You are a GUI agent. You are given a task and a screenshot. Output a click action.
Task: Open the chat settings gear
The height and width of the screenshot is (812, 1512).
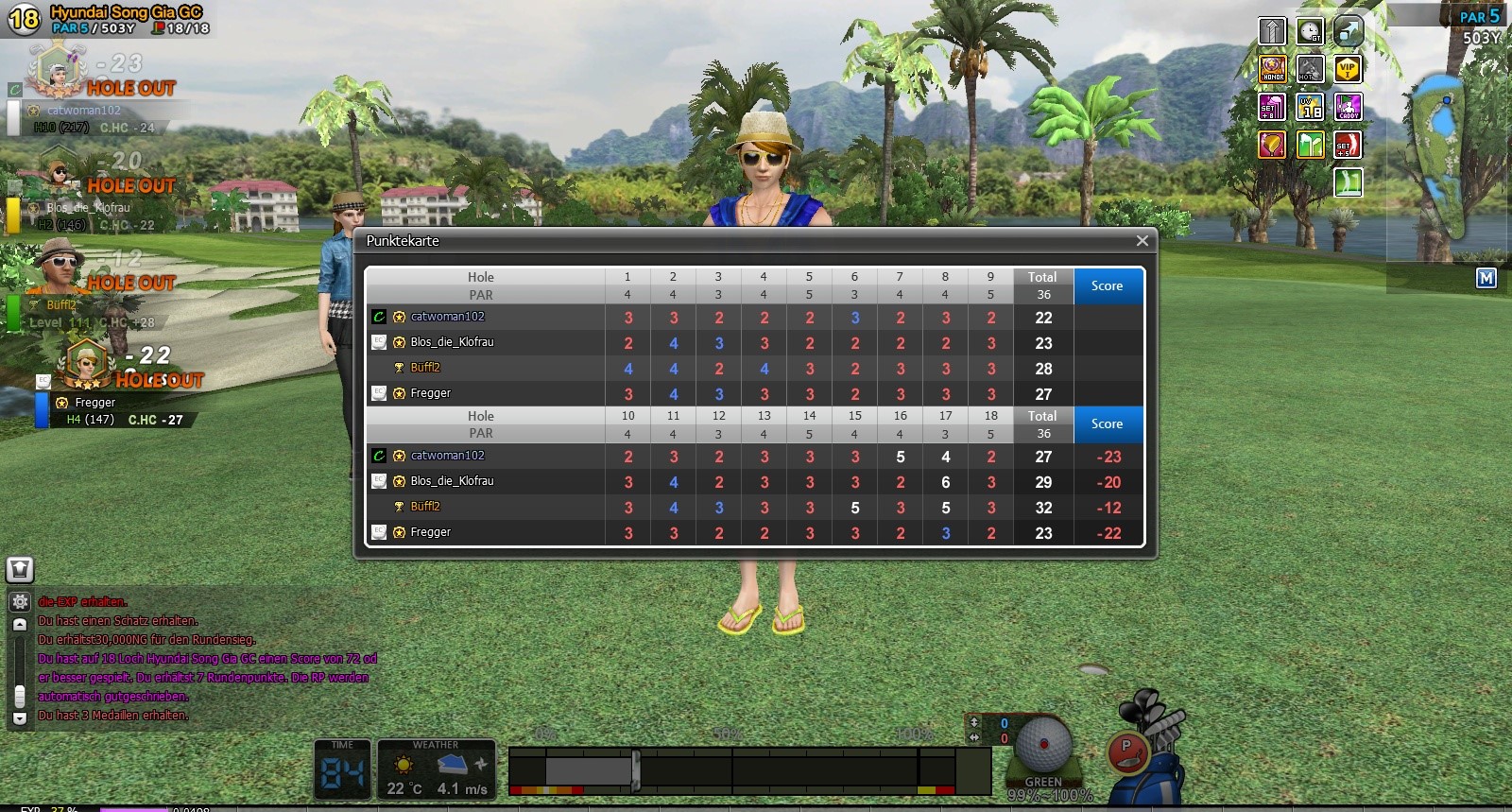point(20,602)
